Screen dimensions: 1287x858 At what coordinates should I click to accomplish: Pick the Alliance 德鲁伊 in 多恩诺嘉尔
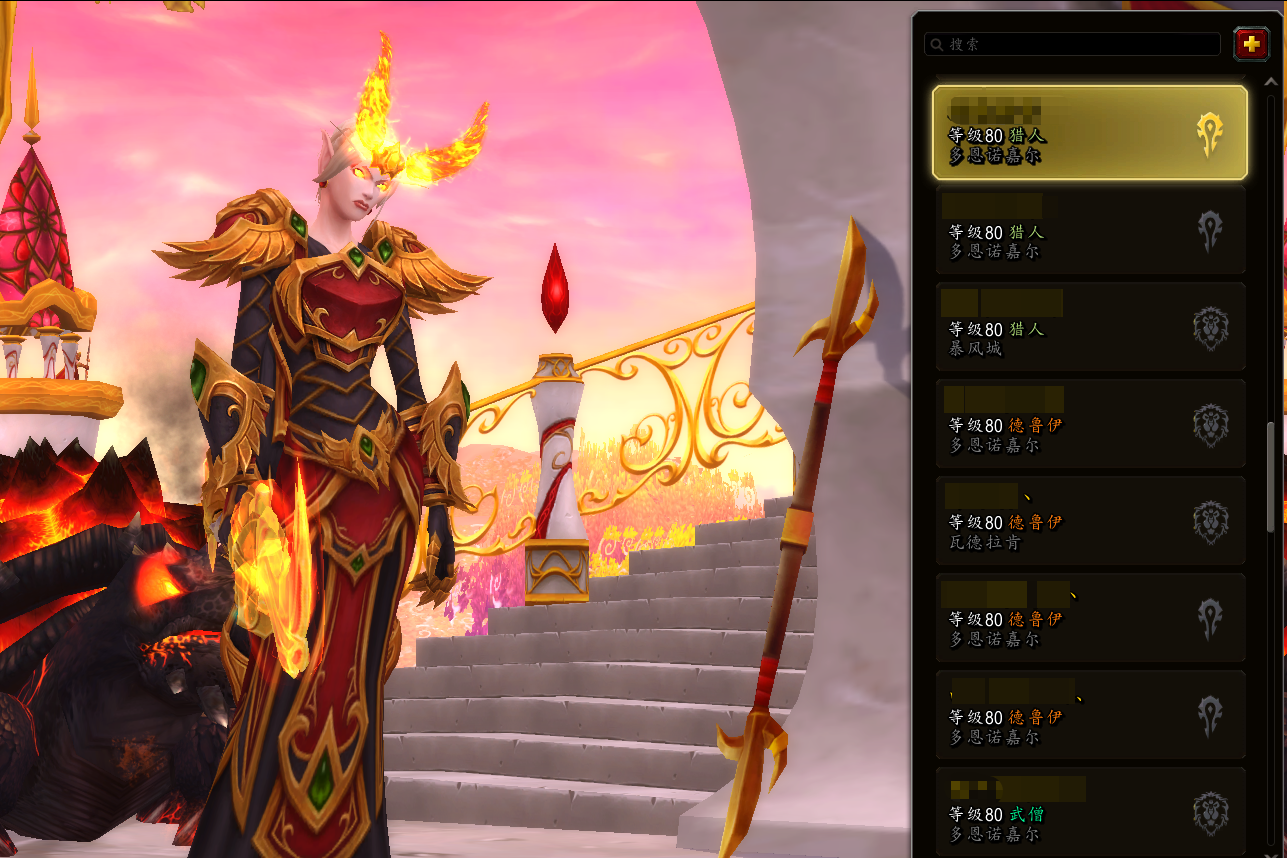(1089, 424)
